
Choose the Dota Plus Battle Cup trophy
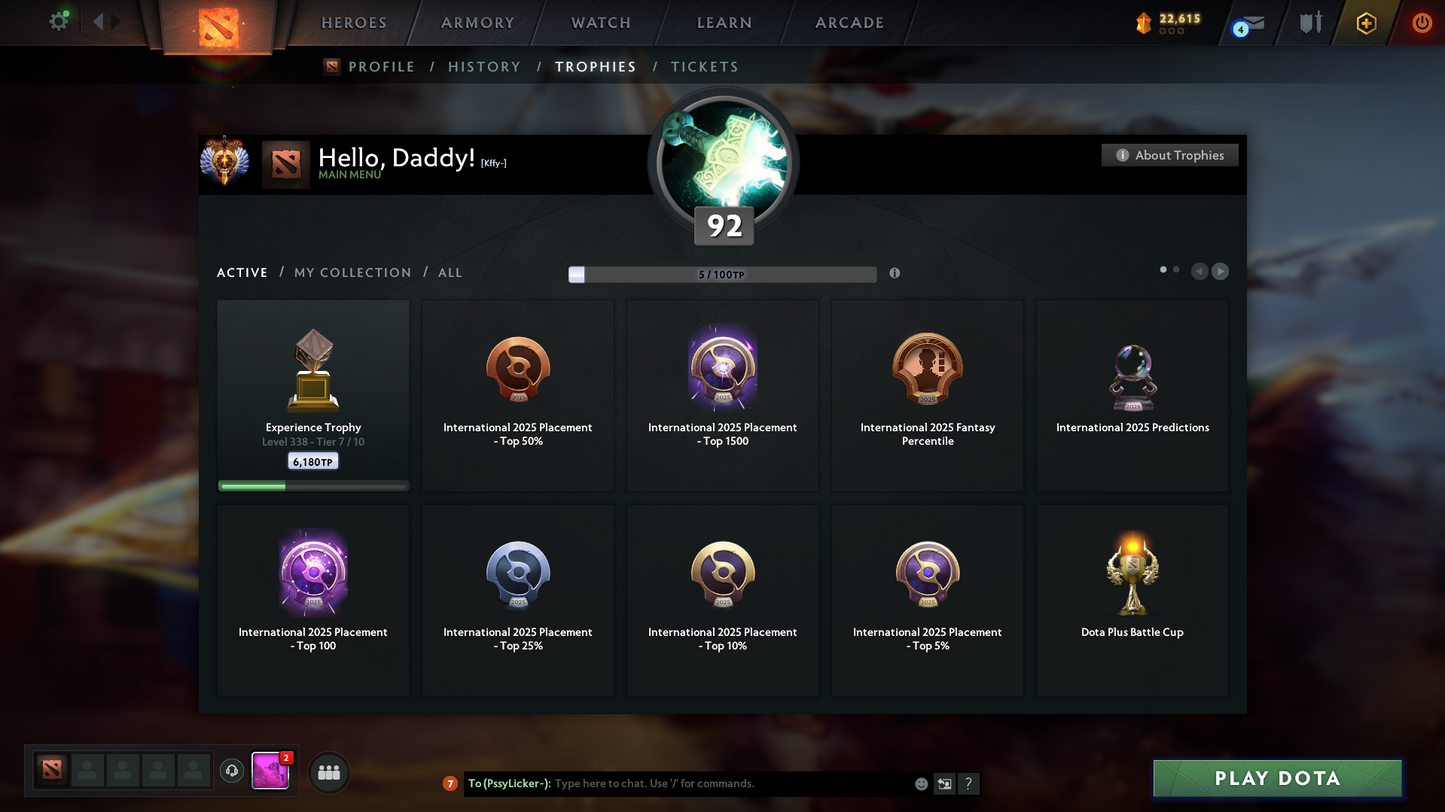pyautogui.click(x=1132, y=600)
